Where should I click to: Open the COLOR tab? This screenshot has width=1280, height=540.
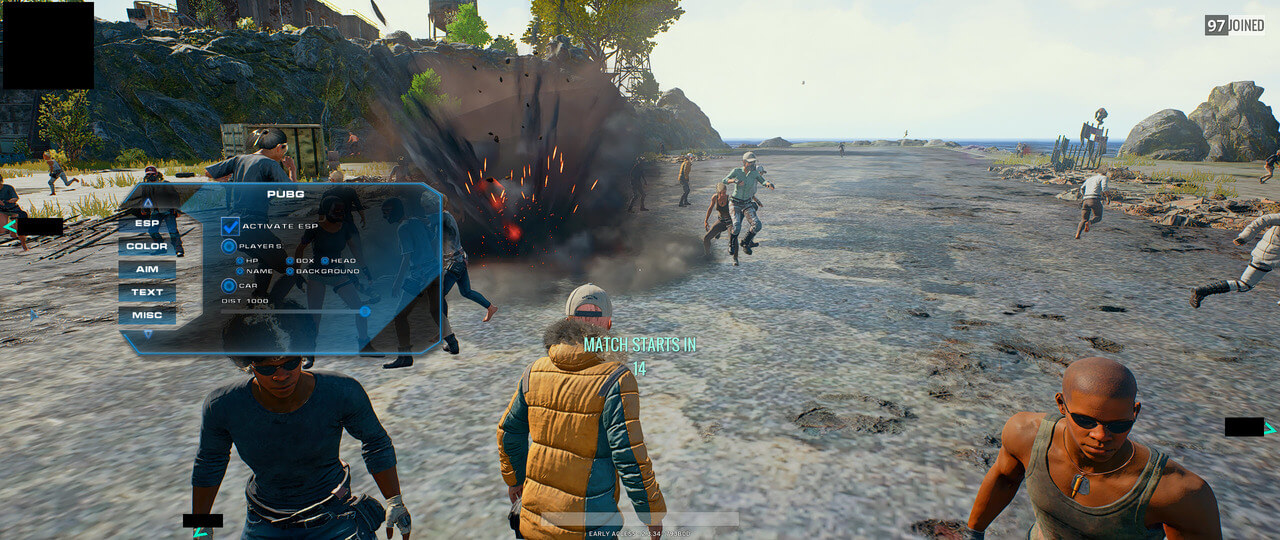click(147, 246)
